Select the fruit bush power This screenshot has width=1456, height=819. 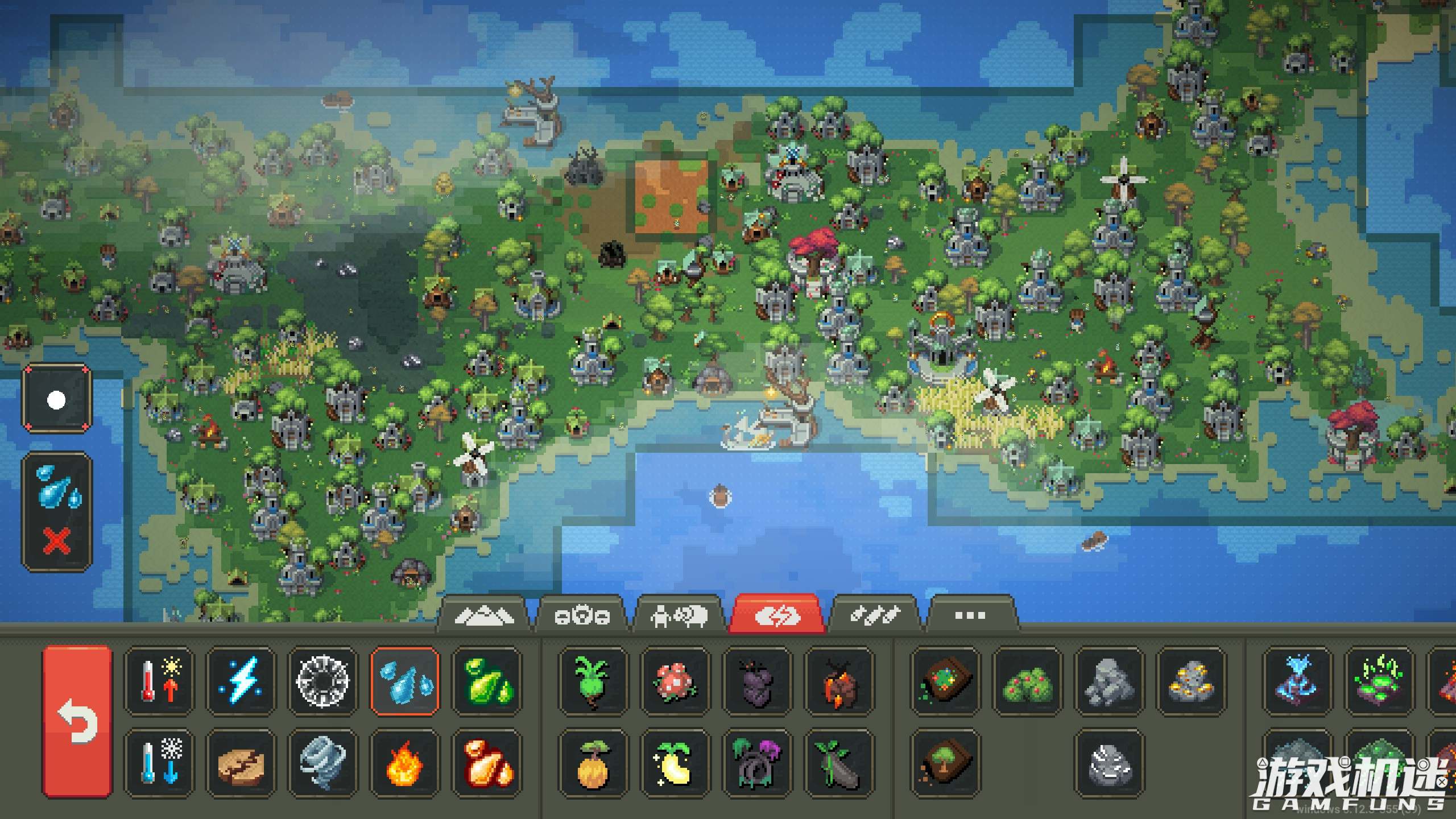pyautogui.click(x=1027, y=680)
